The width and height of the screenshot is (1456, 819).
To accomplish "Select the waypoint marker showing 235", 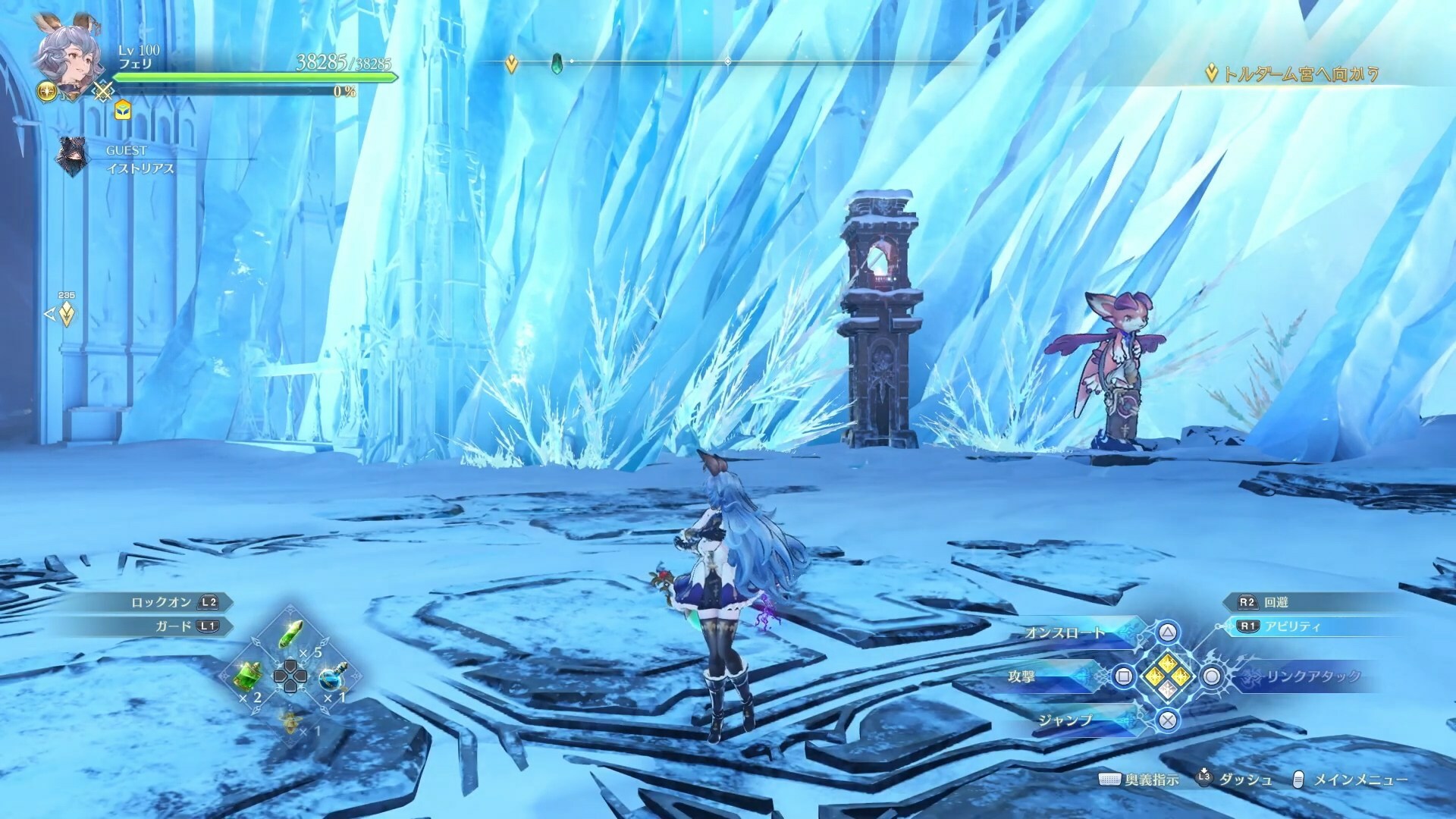I will 67,312.
